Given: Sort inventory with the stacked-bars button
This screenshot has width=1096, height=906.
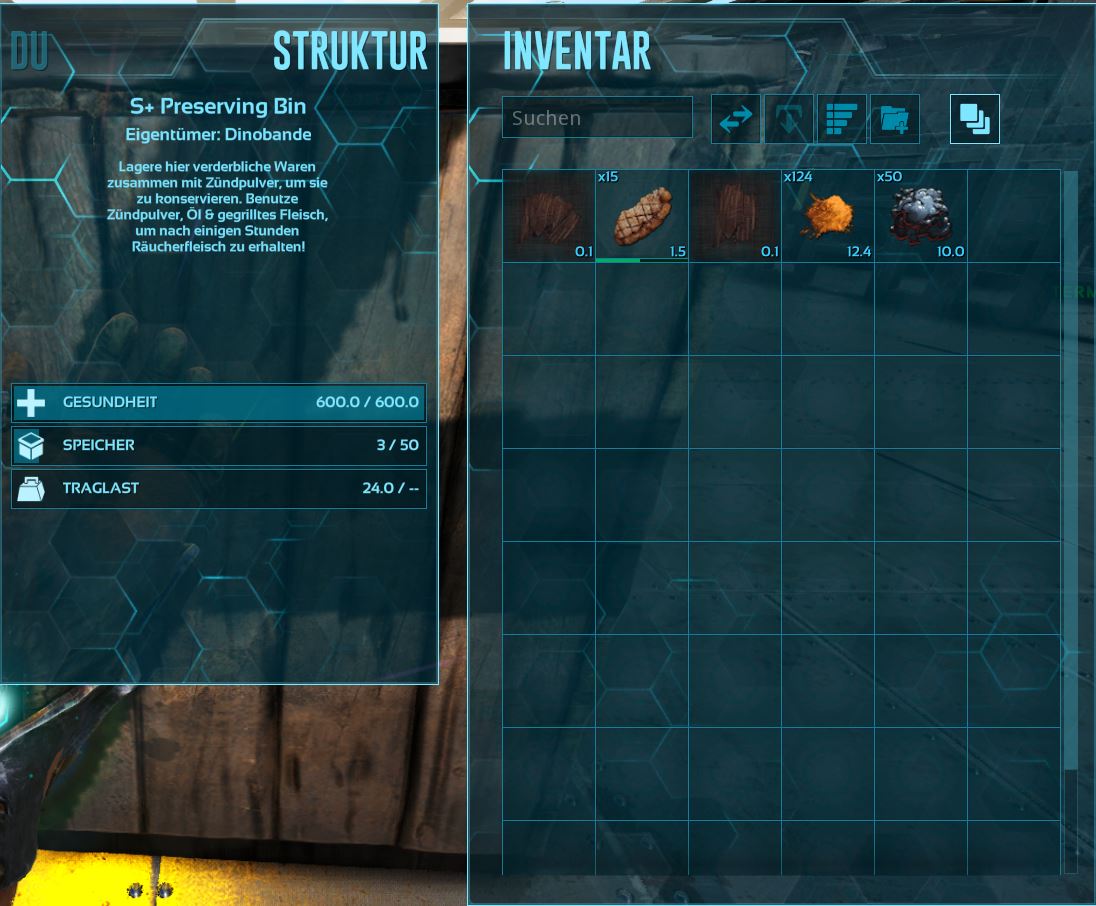Looking at the screenshot, I should (841, 119).
